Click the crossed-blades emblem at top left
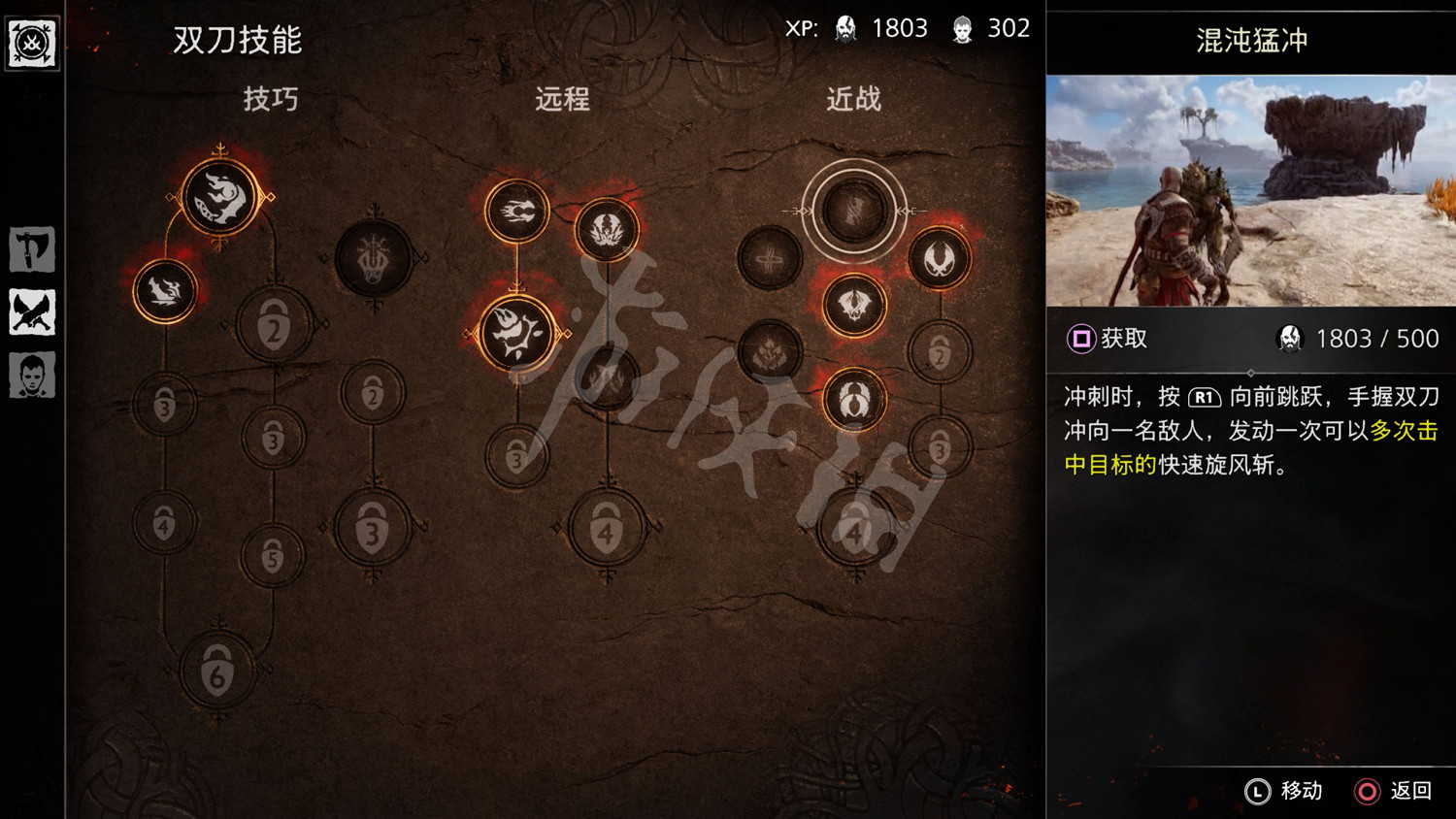1456x819 pixels. point(32,42)
